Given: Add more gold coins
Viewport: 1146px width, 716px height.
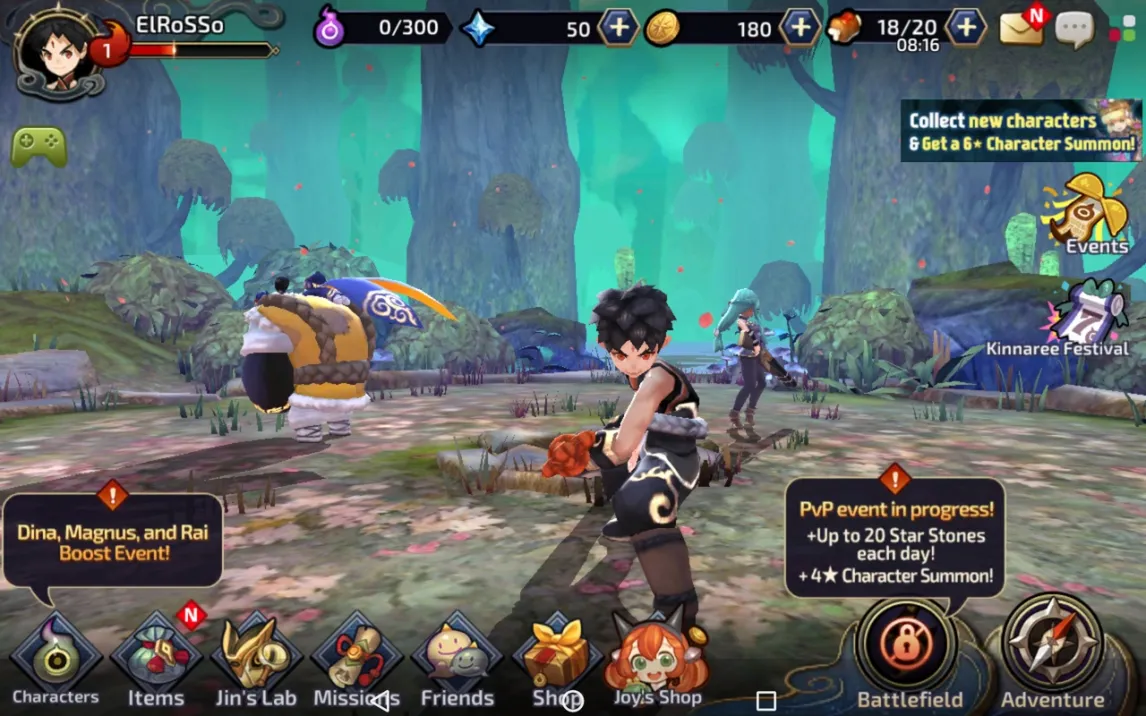Looking at the screenshot, I should coord(799,28).
